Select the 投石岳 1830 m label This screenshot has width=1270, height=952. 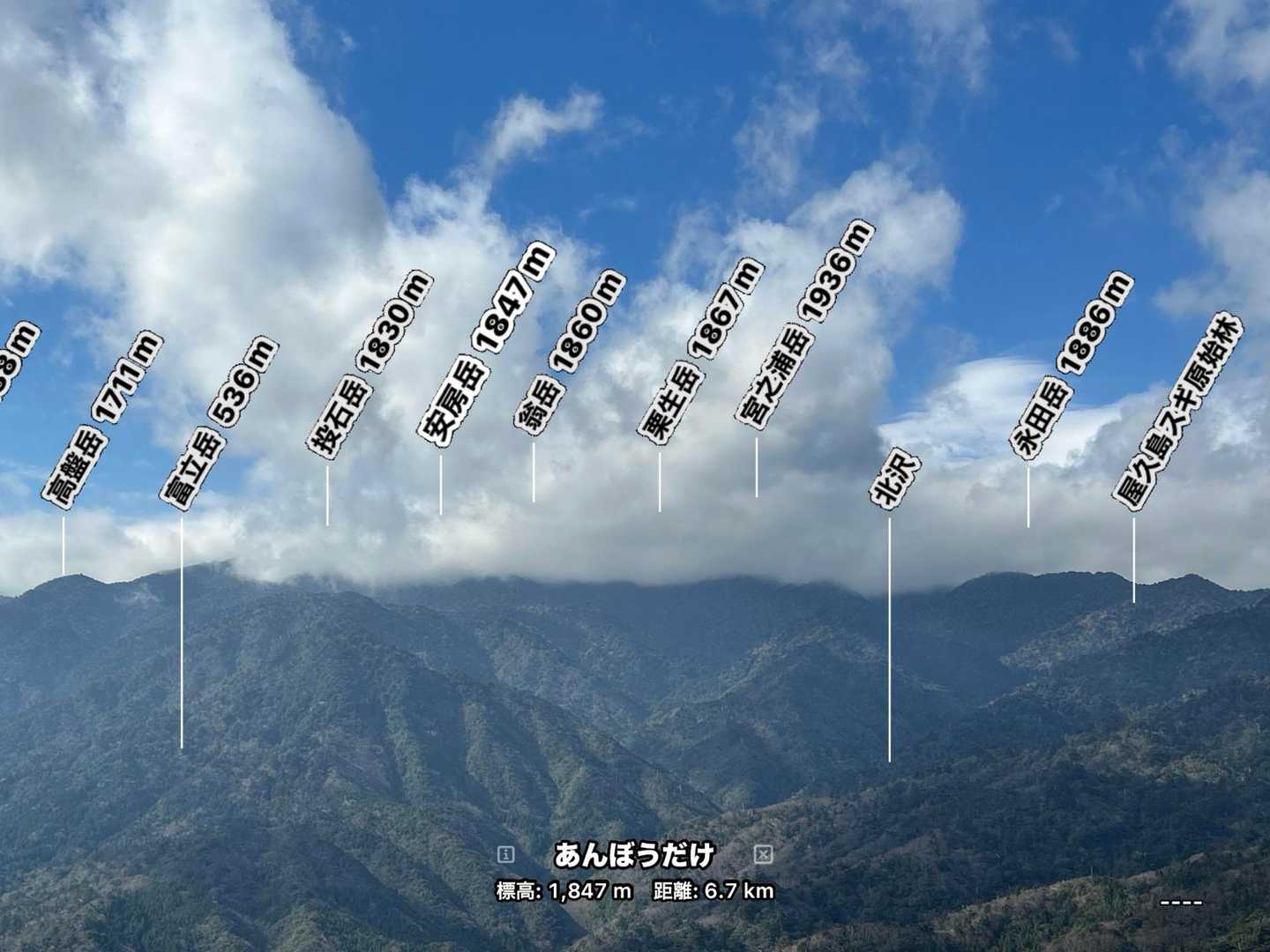click(370, 364)
